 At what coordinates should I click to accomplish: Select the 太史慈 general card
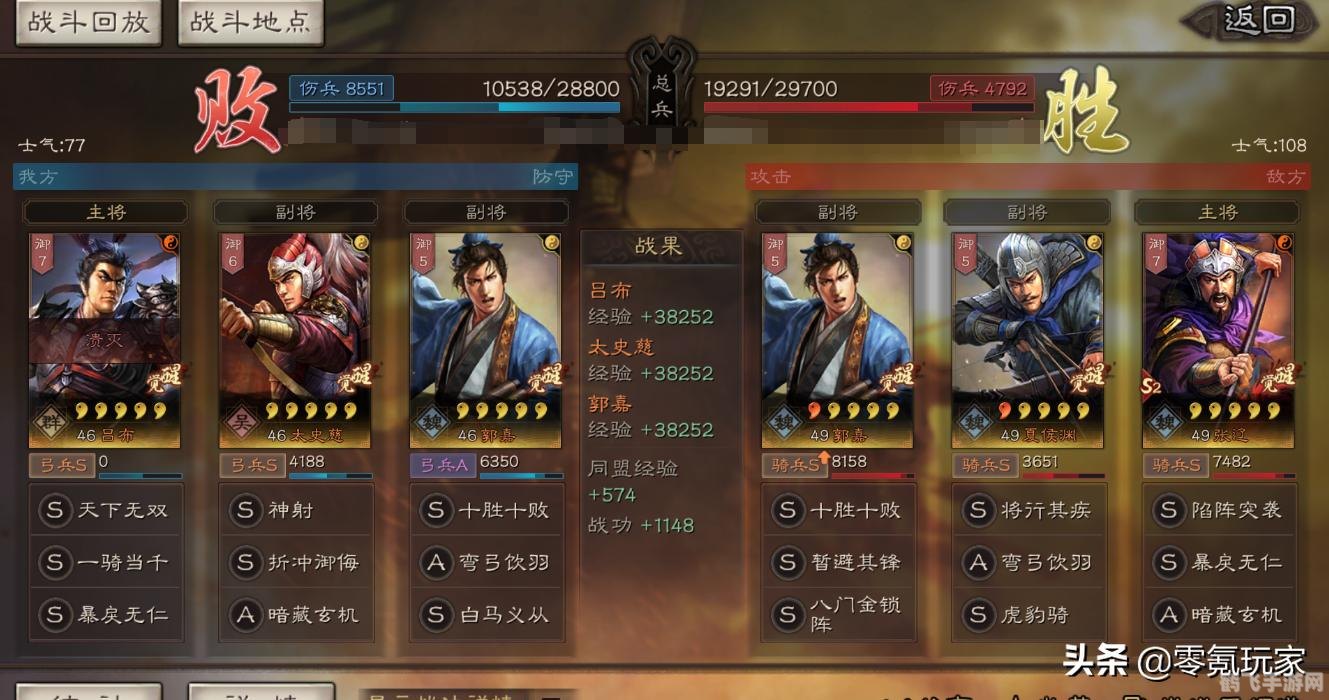point(295,340)
